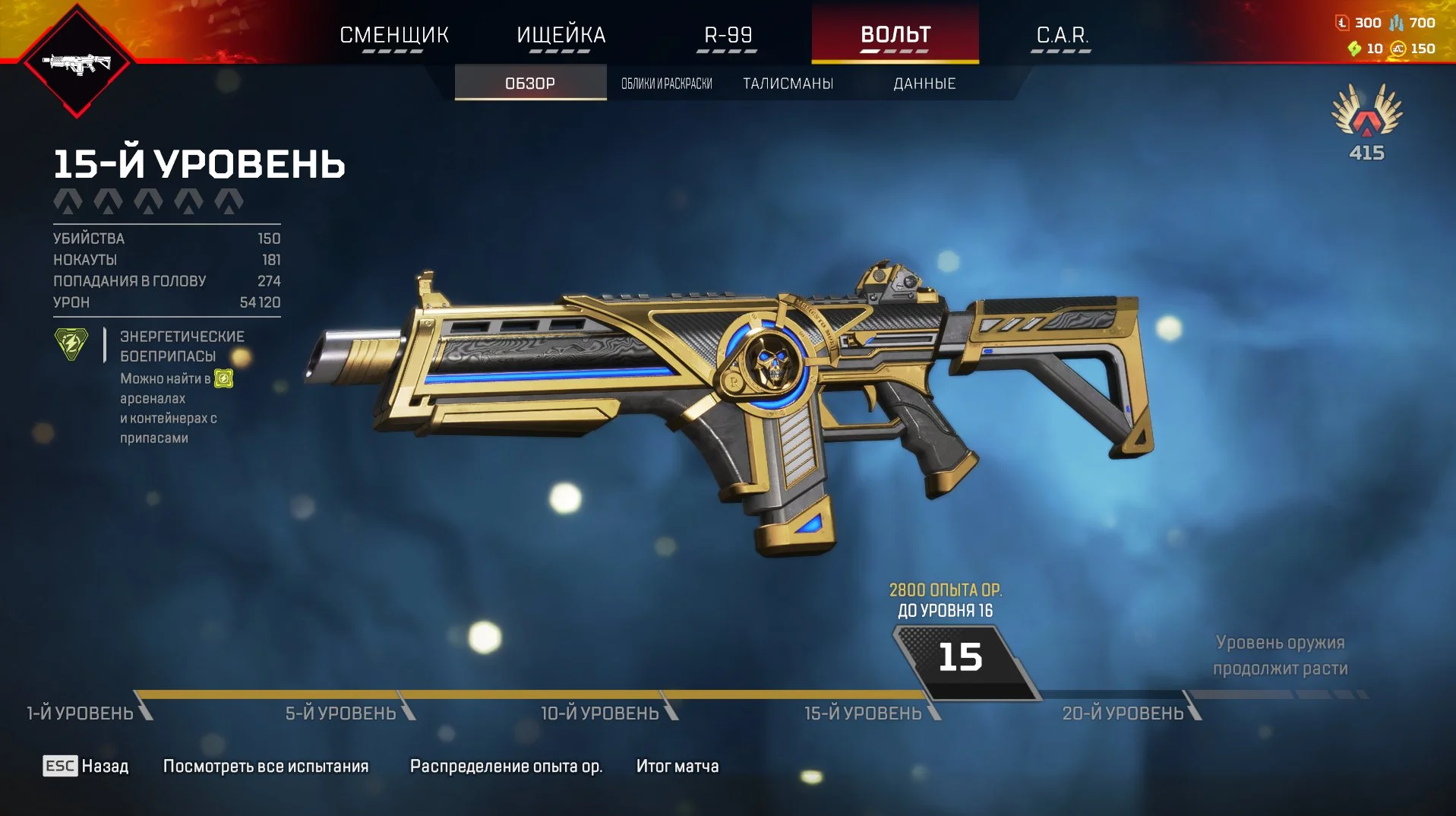Switch to the СМЕНЩИК weapon tab
This screenshot has height=816, width=1456.
pos(393,35)
